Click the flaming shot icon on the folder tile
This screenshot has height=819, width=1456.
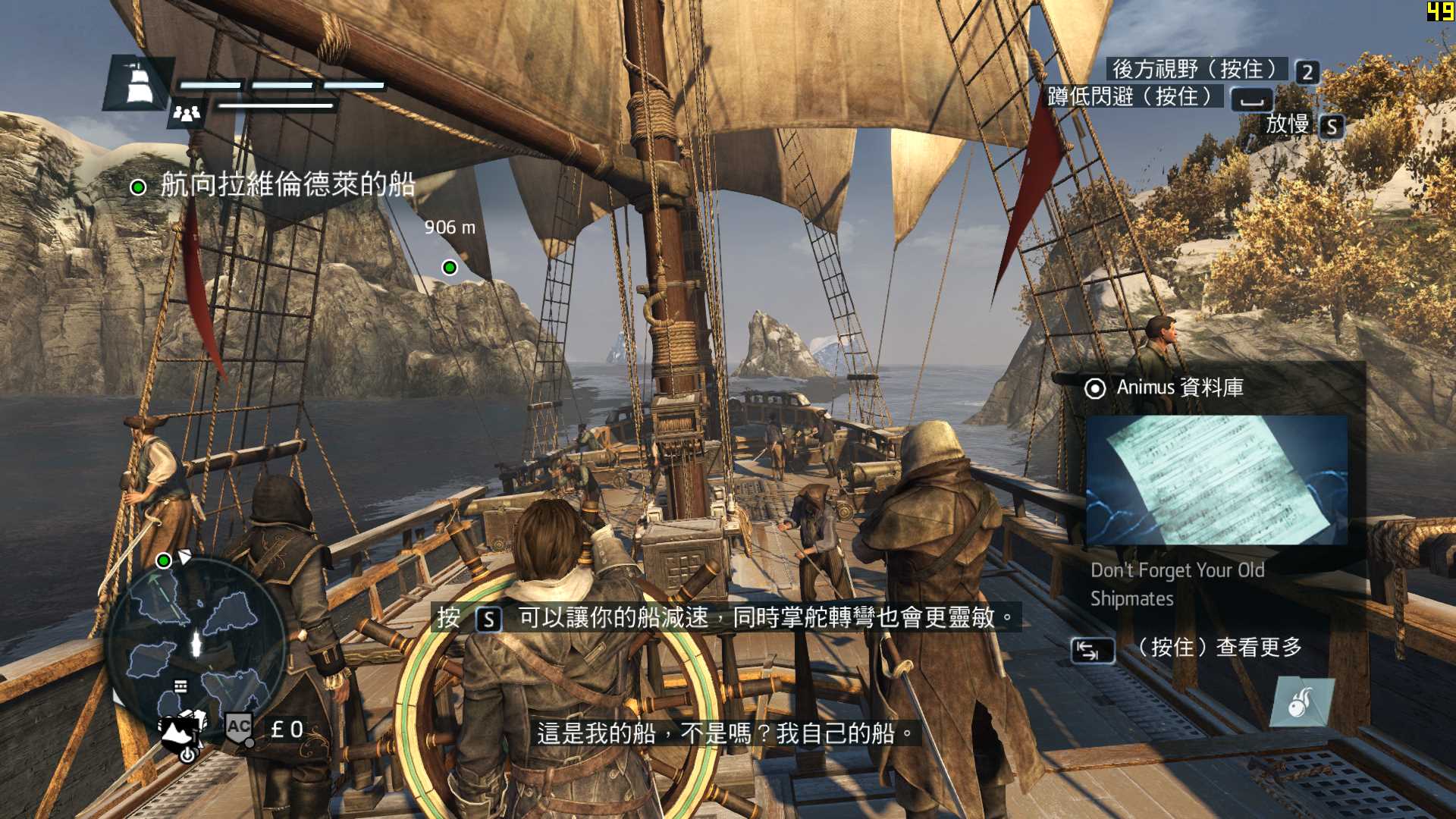(x=1301, y=702)
